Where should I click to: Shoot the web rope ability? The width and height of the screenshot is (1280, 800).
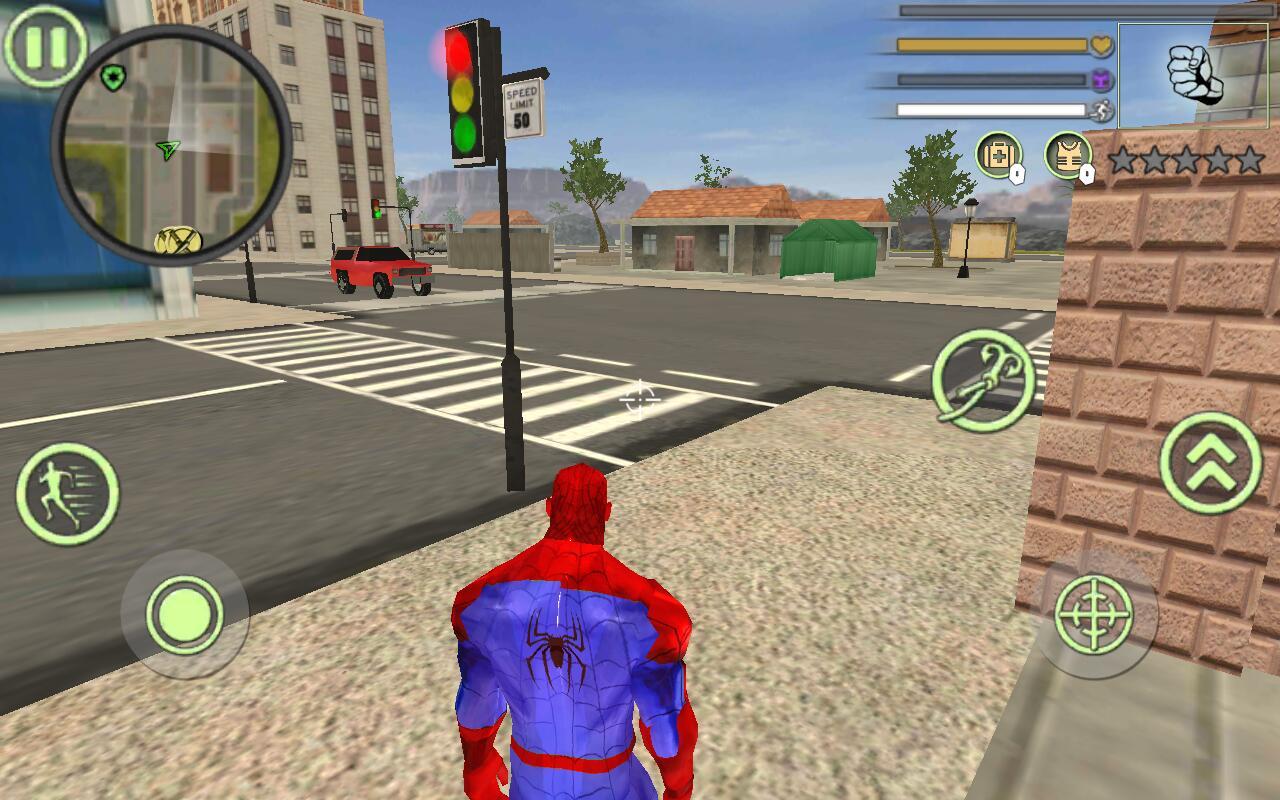tap(983, 380)
